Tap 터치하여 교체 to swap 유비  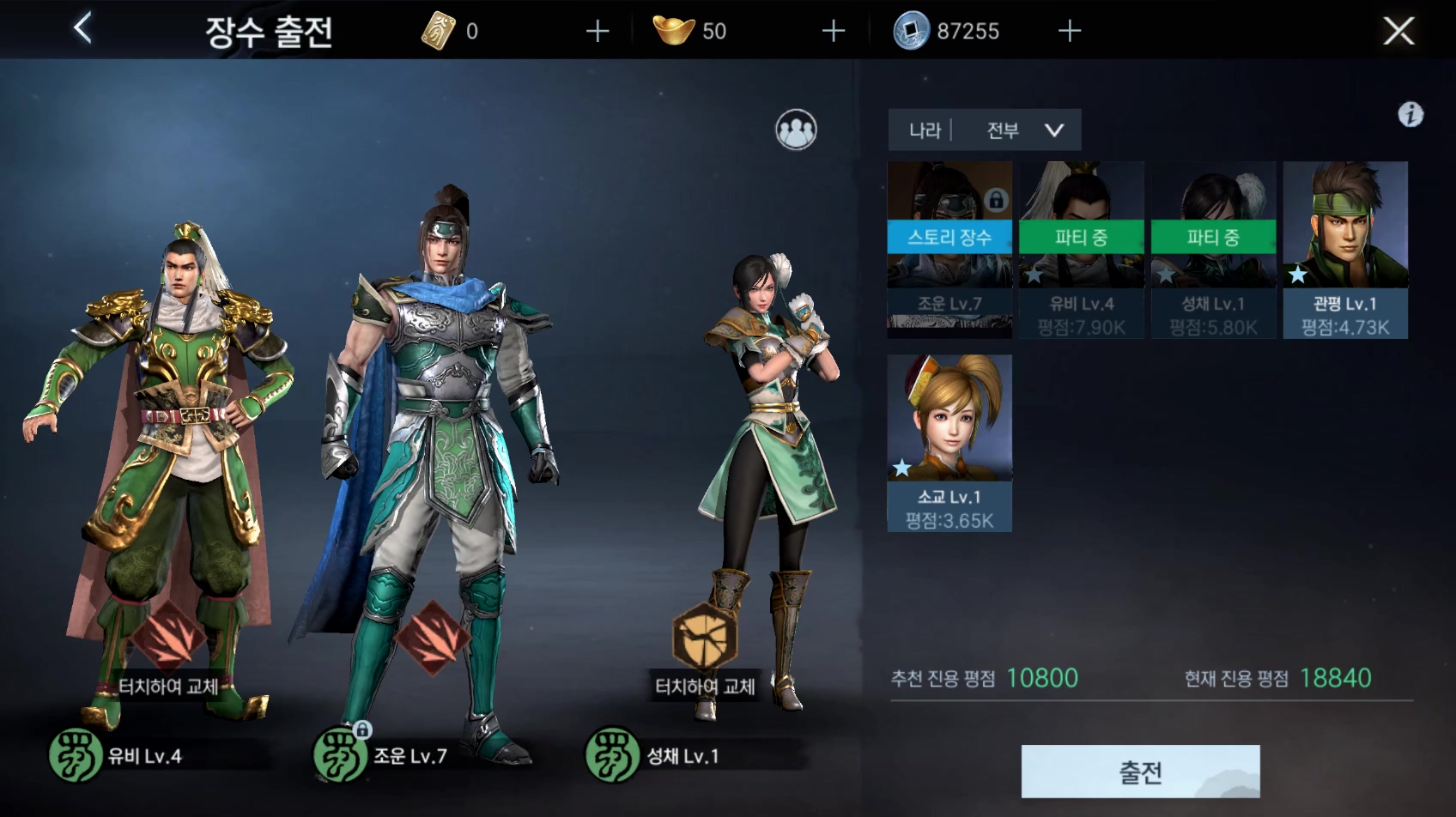(168, 686)
